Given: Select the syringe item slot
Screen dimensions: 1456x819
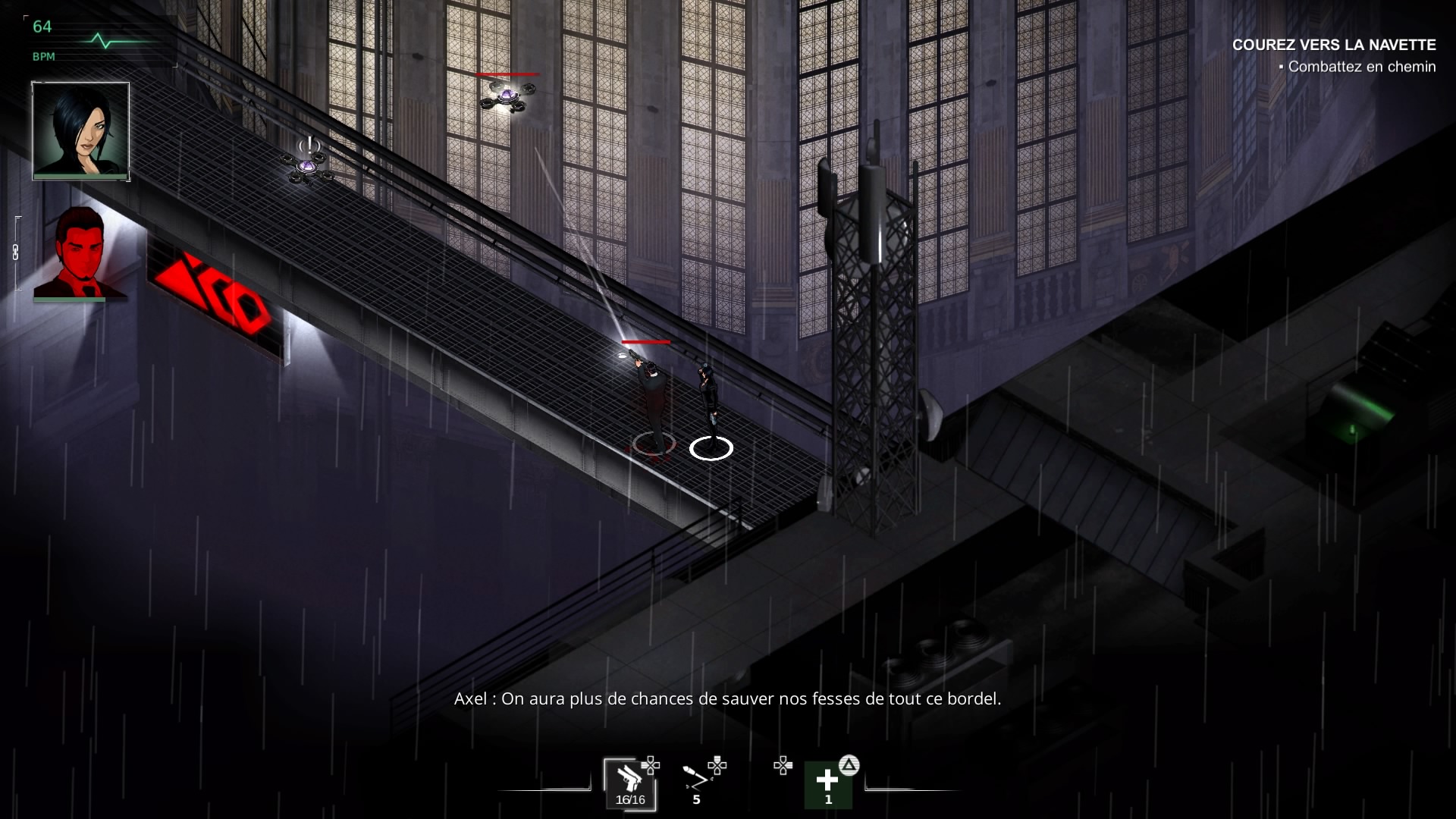Looking at the screenshot, I should coord(695,781).
